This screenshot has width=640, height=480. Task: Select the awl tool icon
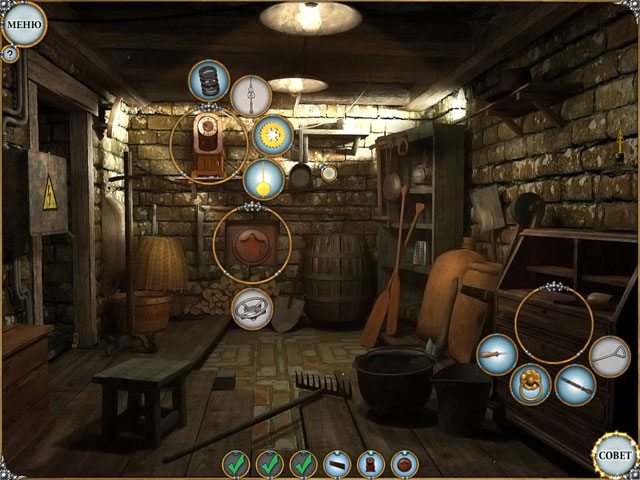click(x=496, y=355)
